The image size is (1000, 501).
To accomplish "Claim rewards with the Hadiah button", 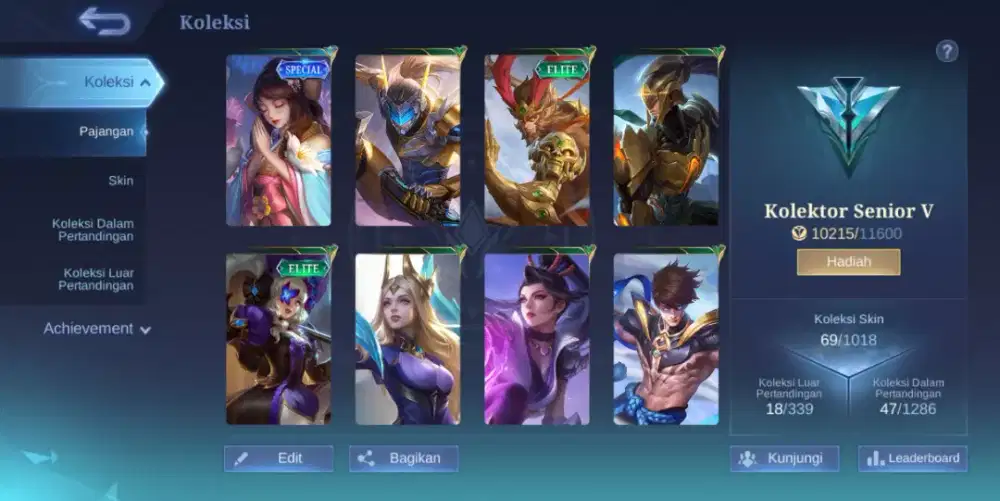I will click(848, 262).
